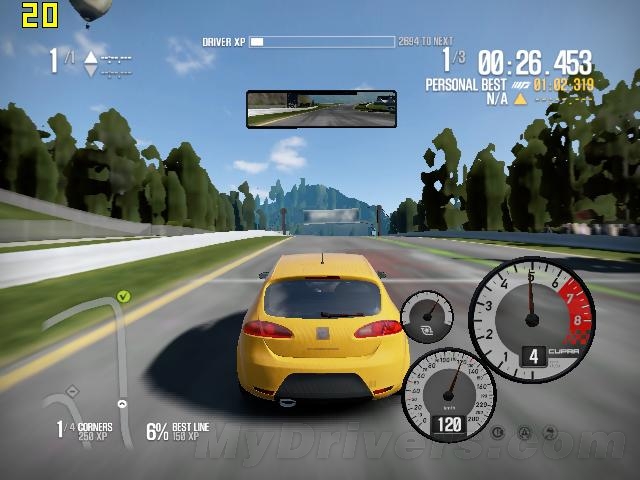Click the ABS brake assist icon

497,433
